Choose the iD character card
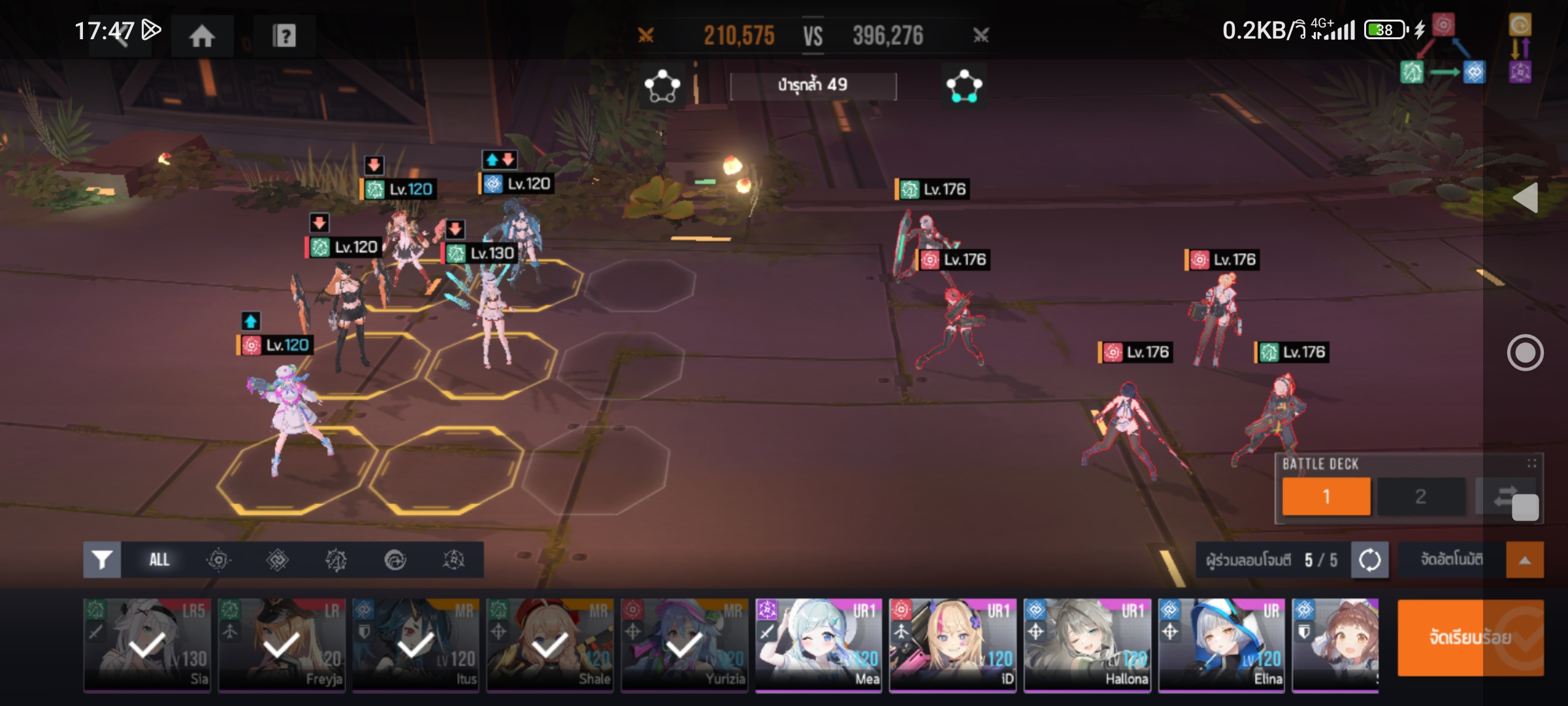This screenshot has height=706, width=1568. pos(953,645)
